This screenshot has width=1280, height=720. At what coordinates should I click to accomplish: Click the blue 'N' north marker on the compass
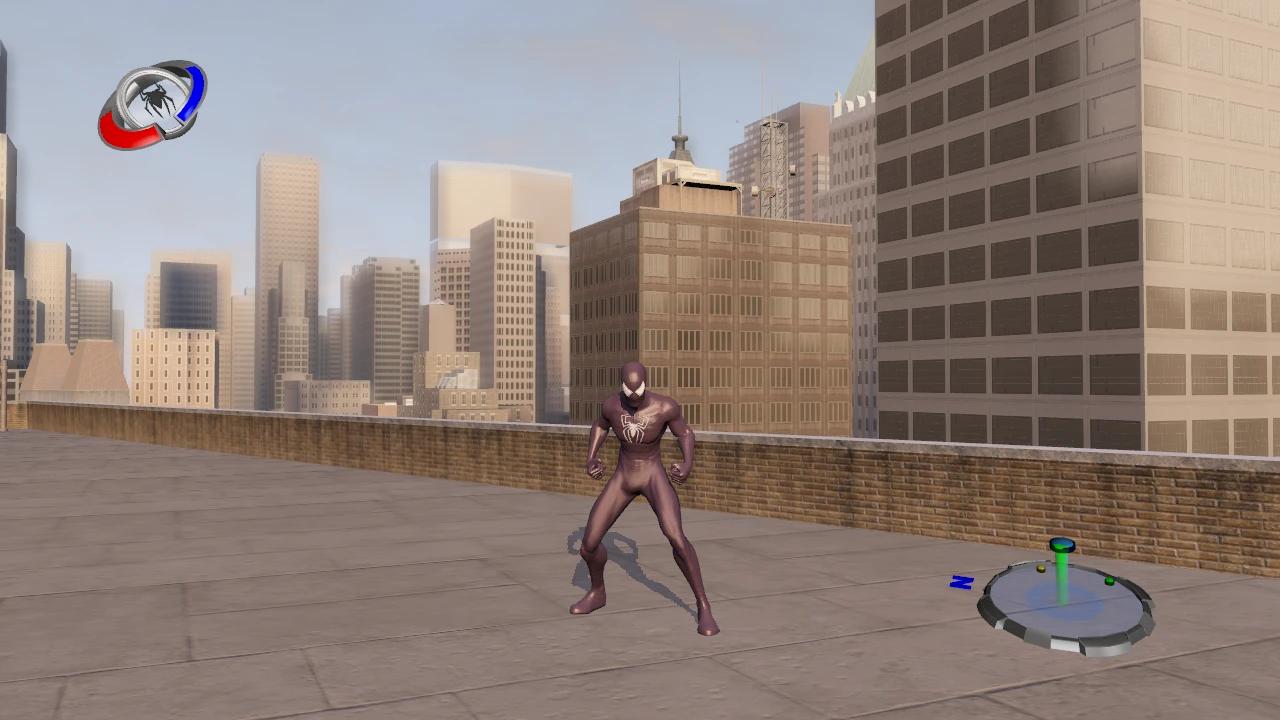tap(961, 582)
